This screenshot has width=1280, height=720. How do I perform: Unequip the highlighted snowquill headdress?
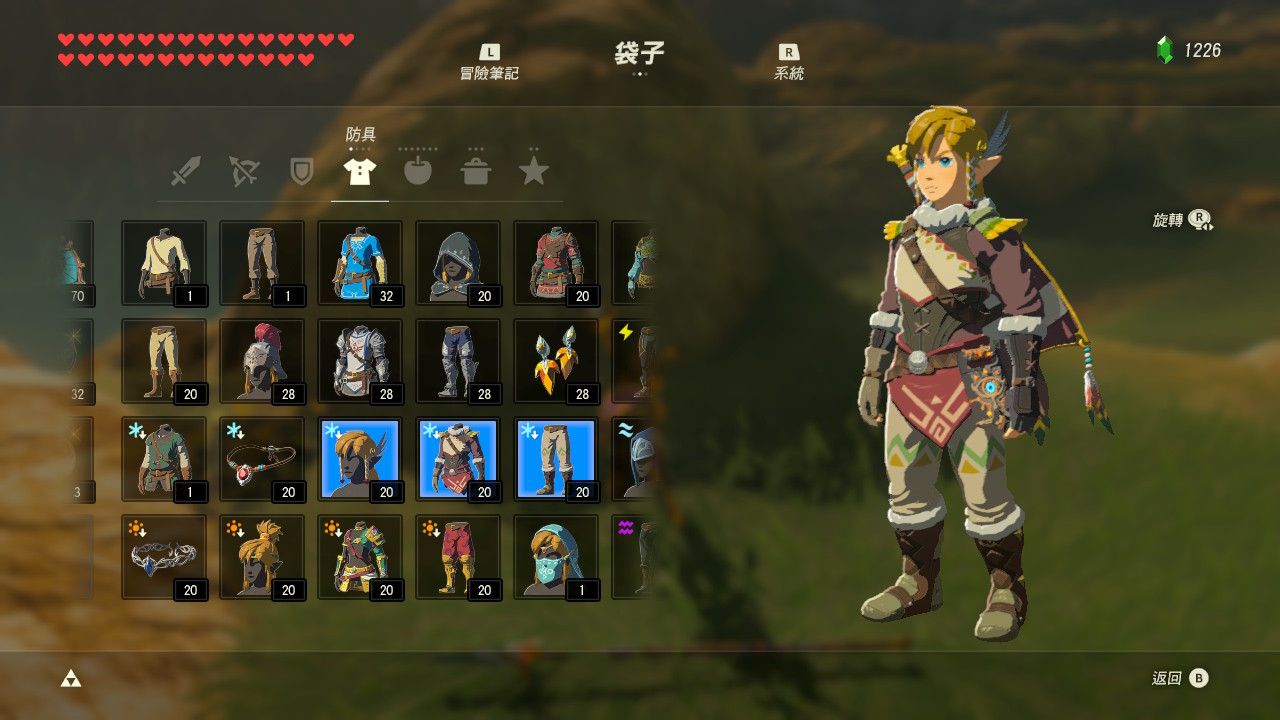[x=360, y=458]
